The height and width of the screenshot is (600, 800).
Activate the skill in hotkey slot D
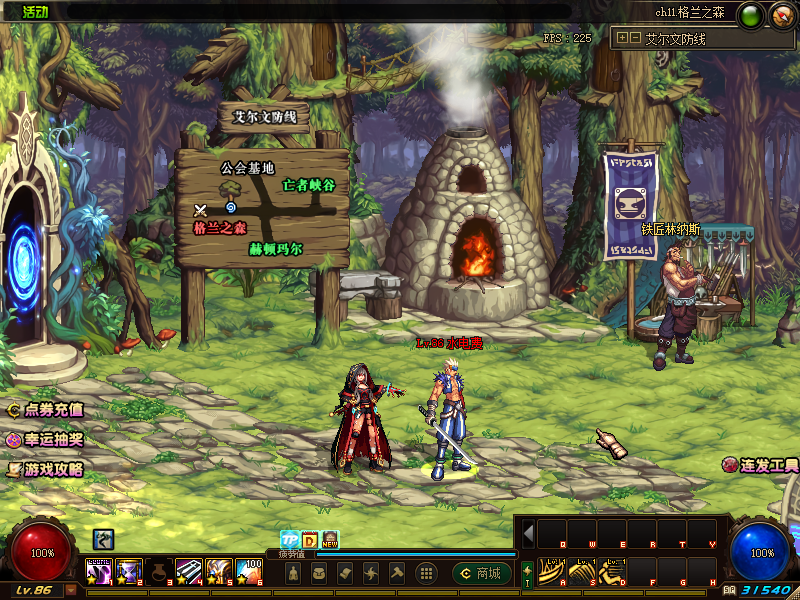click(x=612, y=570)
